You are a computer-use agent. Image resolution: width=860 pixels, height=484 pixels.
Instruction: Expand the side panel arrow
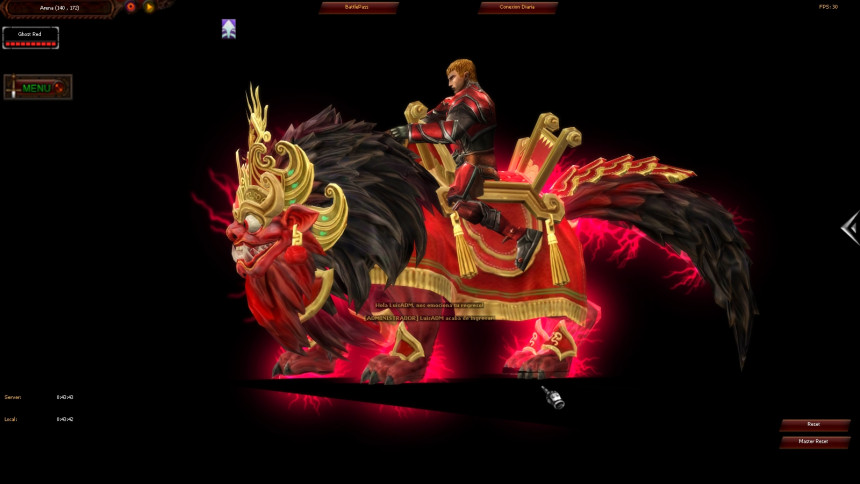(x=850, y=228)
